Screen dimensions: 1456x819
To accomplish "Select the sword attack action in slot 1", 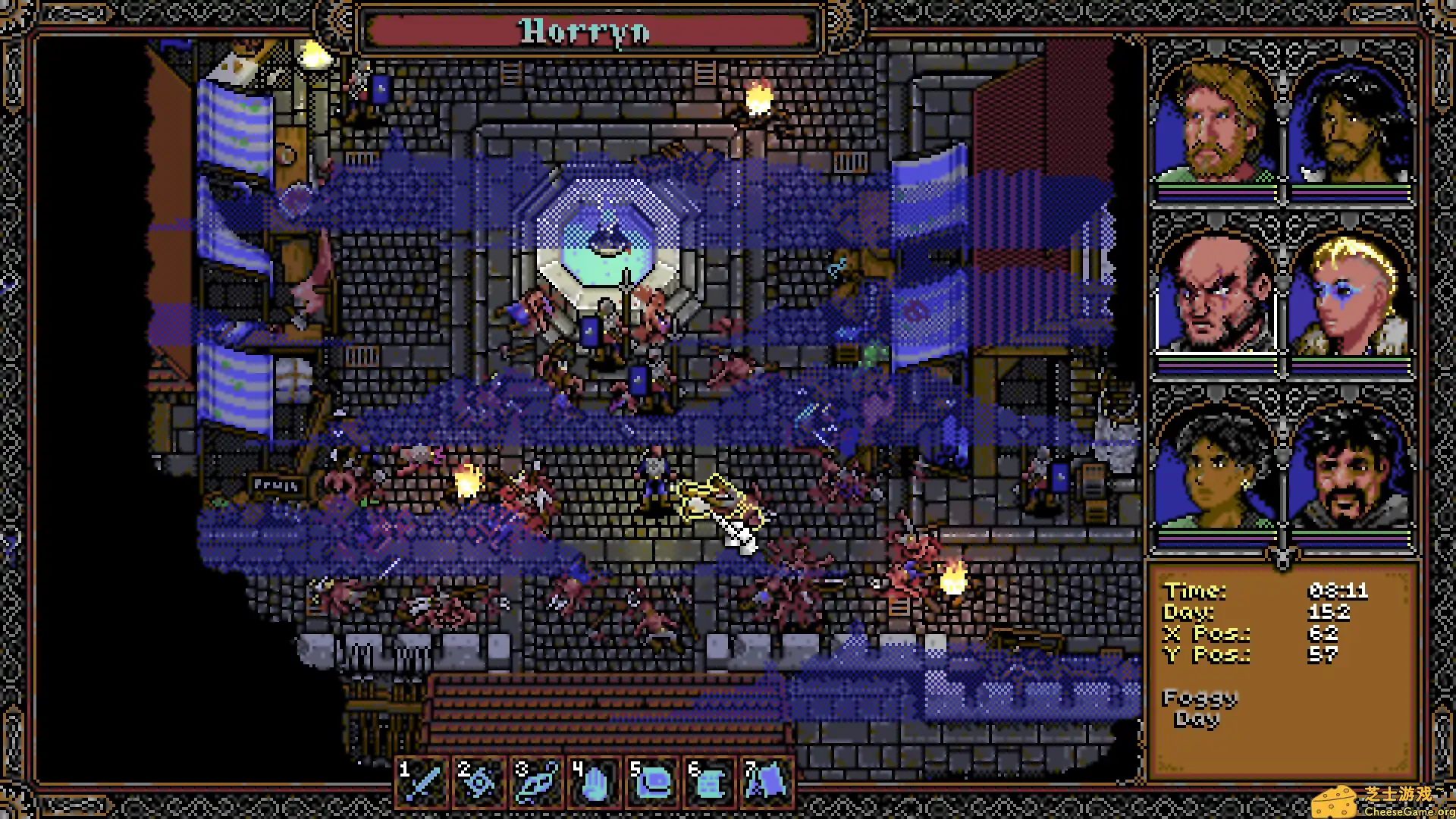I will pos(423,780).
